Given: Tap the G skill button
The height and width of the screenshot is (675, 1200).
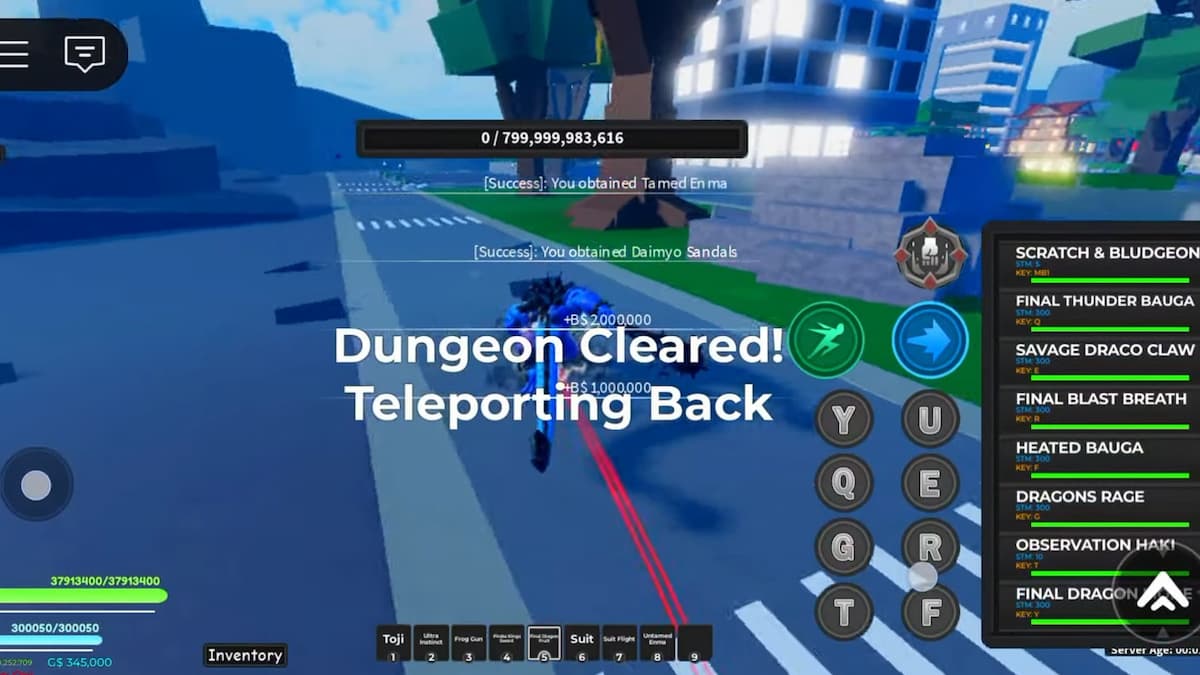Looking at the screenshot, I should coord(845,548).
